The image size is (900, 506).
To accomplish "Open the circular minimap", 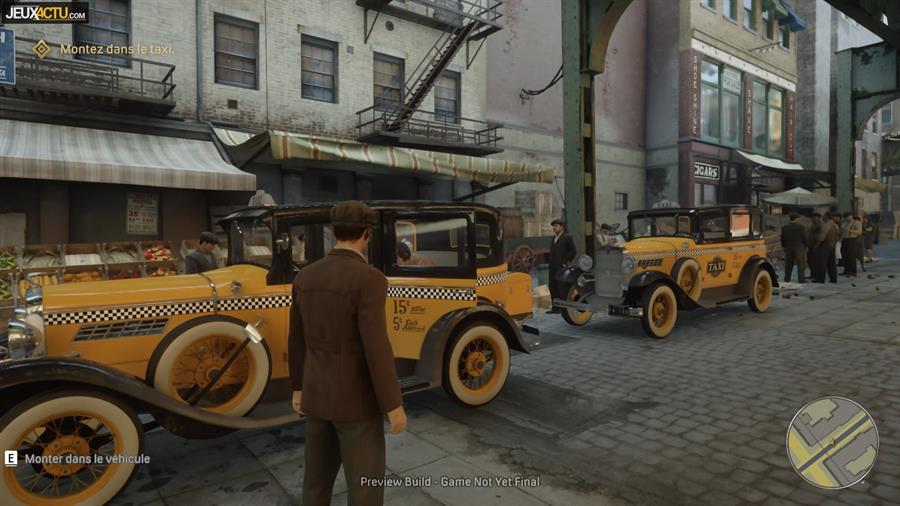I will tap(832, 442).
